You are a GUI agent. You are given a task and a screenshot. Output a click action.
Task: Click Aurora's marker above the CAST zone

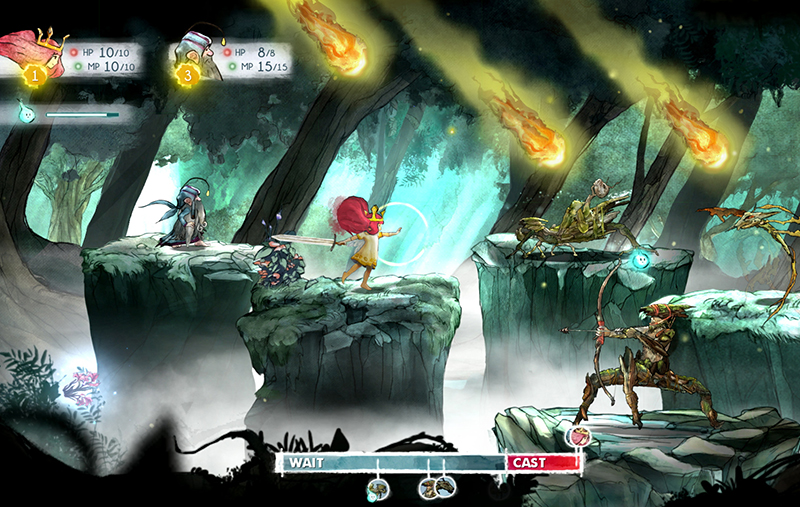tap(577, 436)
